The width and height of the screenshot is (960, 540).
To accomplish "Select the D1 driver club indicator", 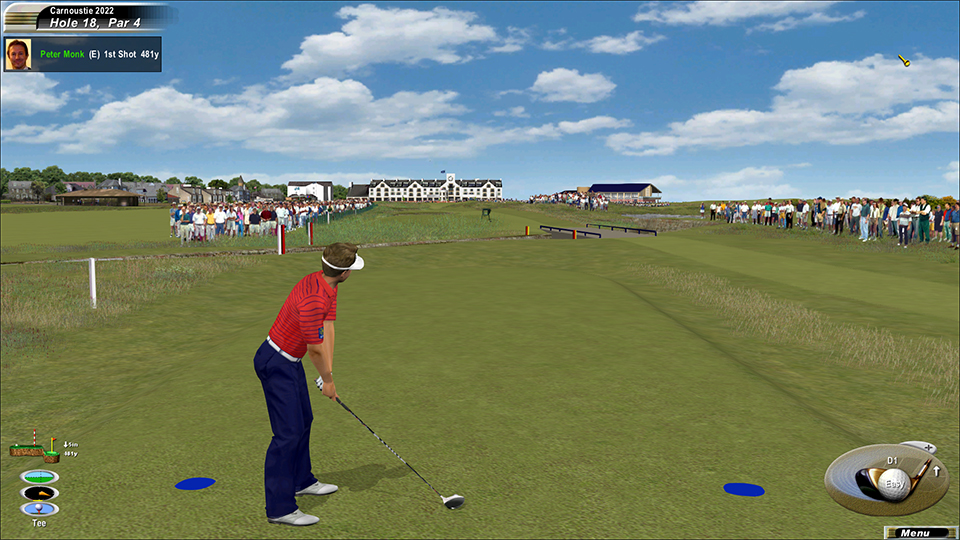I will (x=893, y=461).
